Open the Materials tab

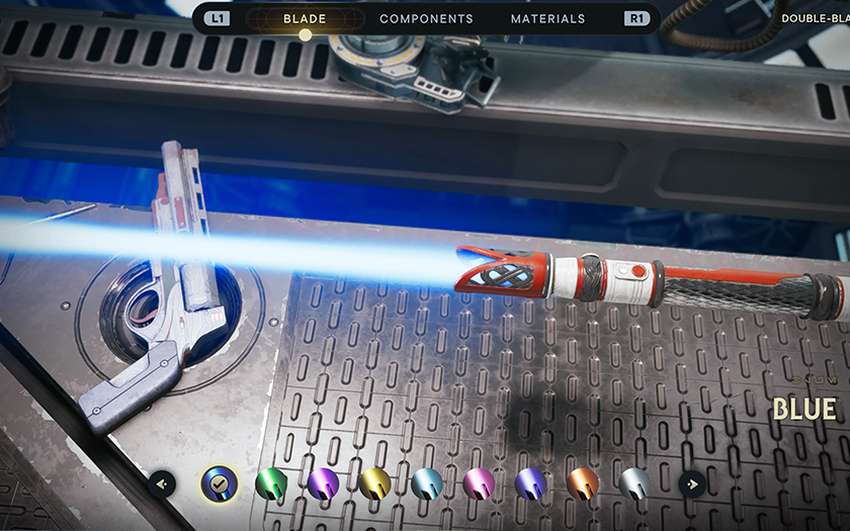(548, 19)
